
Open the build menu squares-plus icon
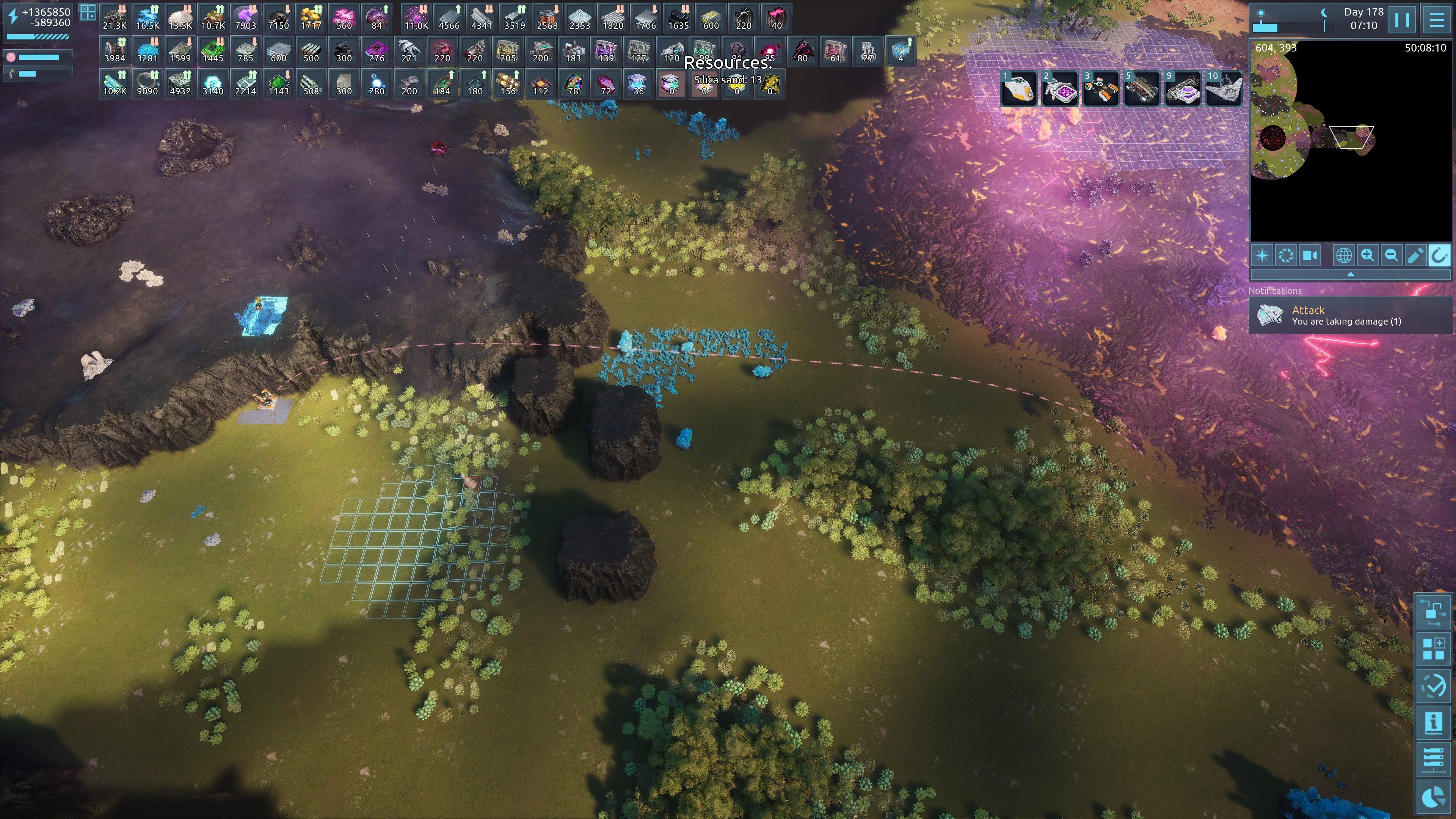(1433, 648)
